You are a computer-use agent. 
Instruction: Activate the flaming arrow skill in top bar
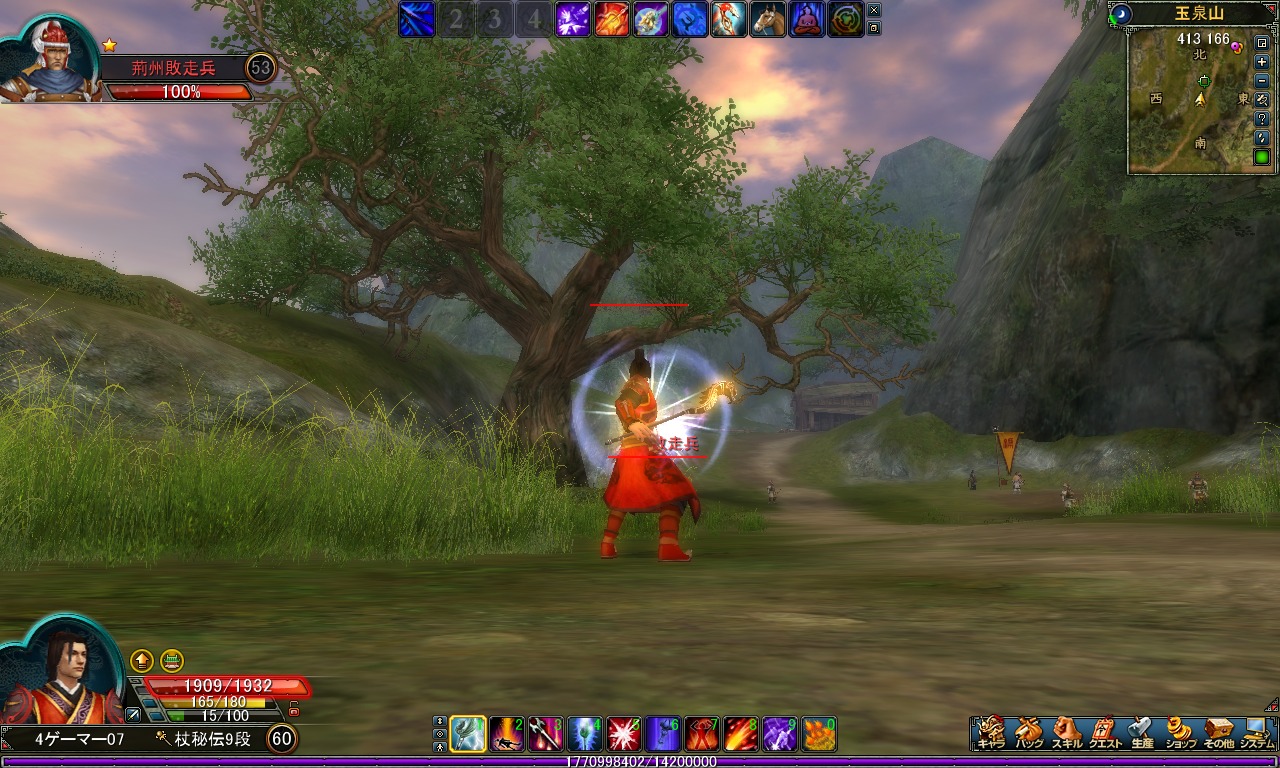(x=612, y=19)
